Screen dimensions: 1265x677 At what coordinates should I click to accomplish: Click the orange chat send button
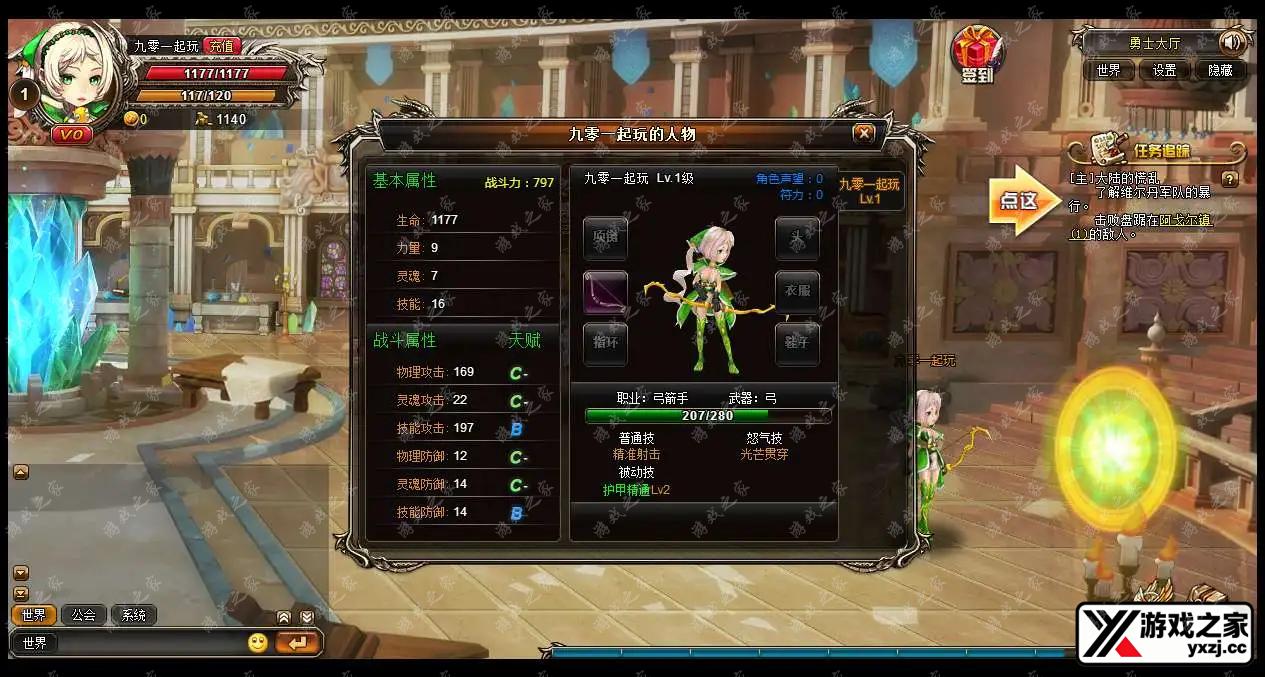[297, 643]
